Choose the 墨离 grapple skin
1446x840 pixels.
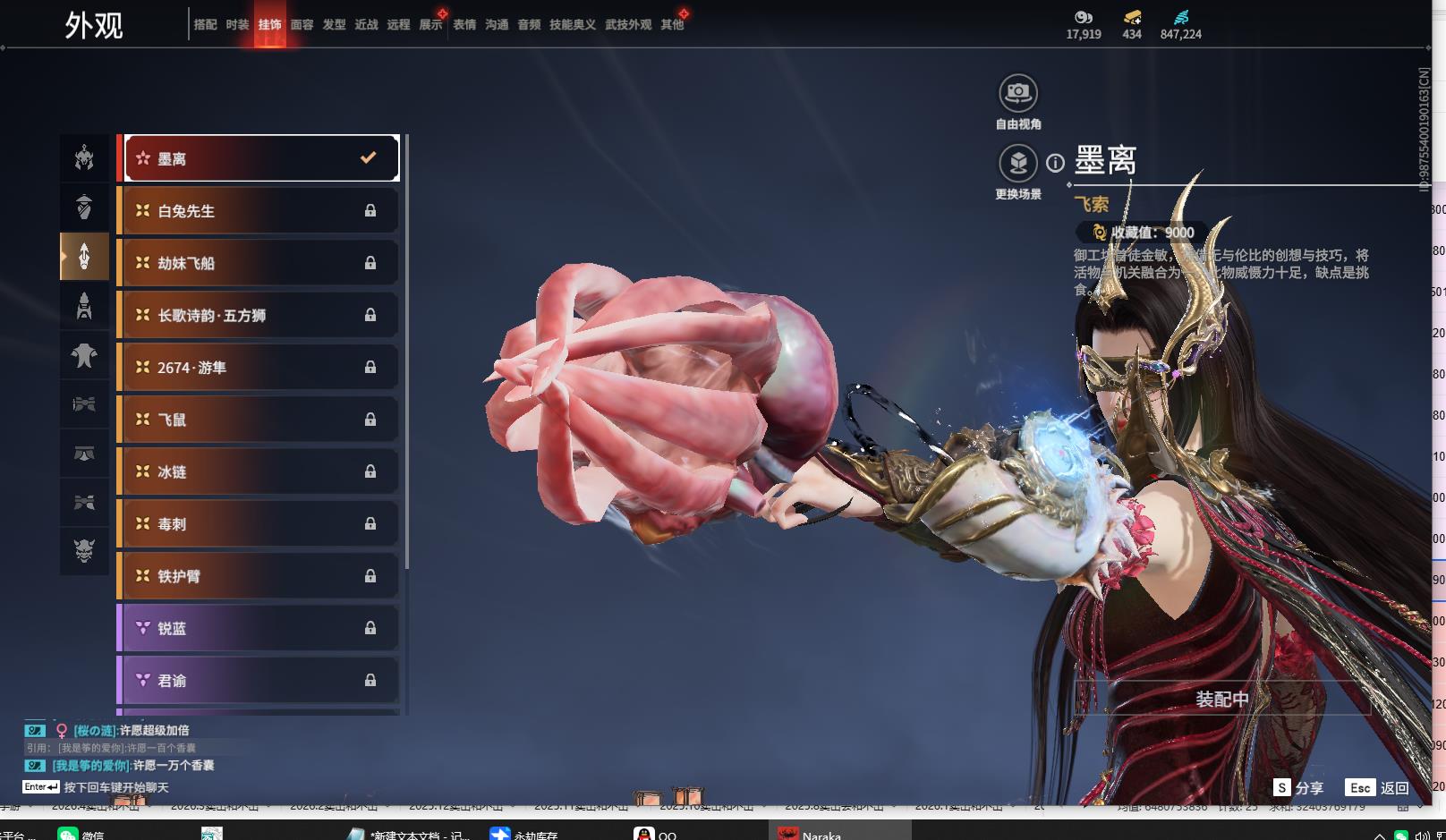click(259, 158)
